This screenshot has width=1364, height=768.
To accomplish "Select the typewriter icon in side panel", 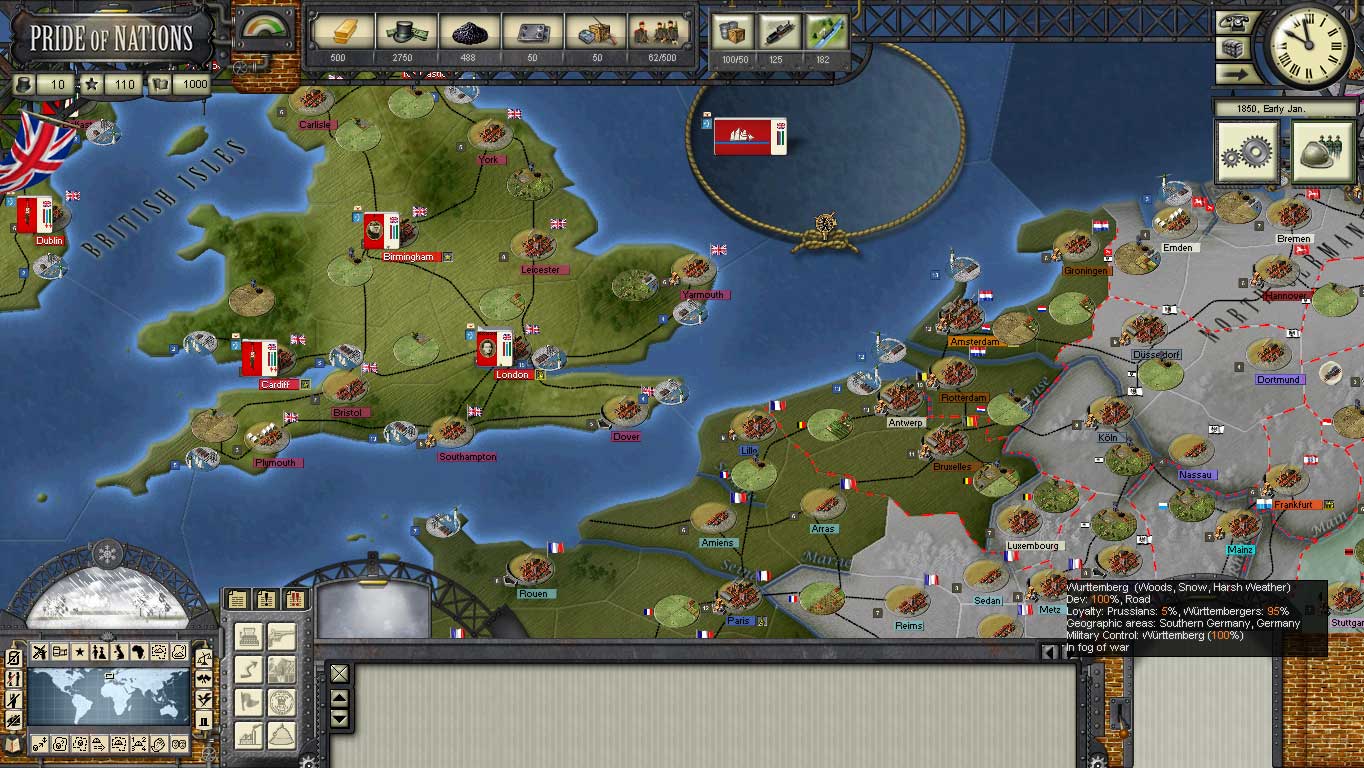I will [248, 635].
